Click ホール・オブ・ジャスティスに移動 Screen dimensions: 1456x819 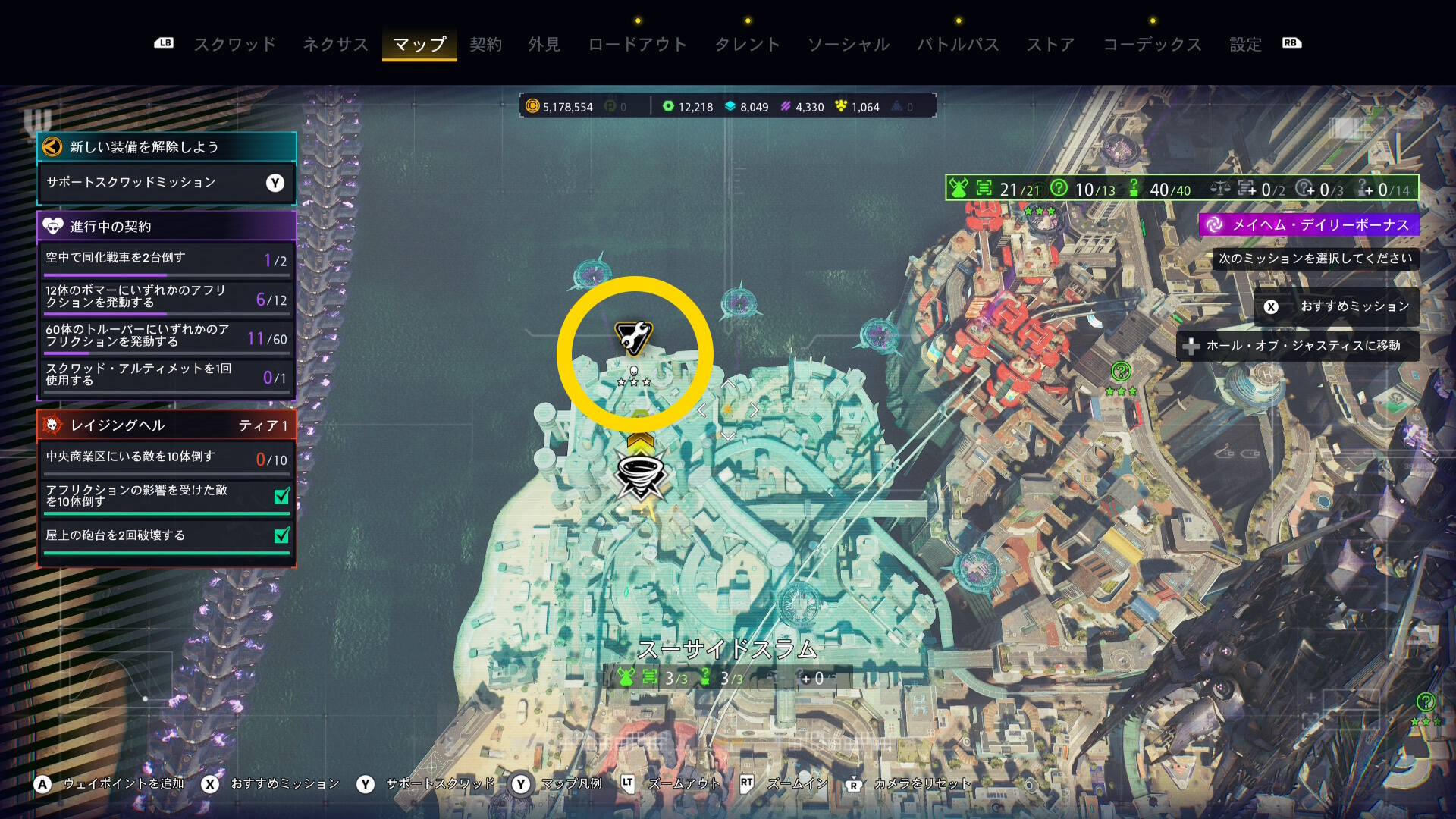1298,346
